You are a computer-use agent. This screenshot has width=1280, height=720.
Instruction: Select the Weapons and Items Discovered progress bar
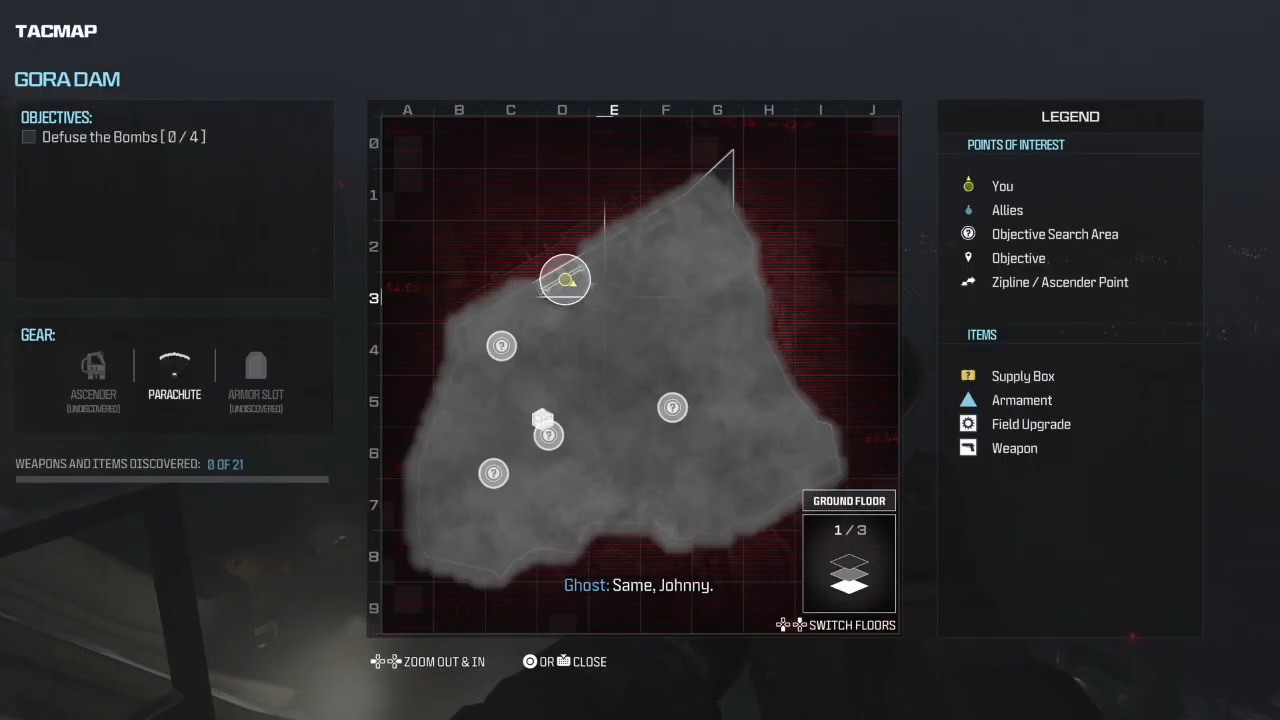tap(172, 479)
